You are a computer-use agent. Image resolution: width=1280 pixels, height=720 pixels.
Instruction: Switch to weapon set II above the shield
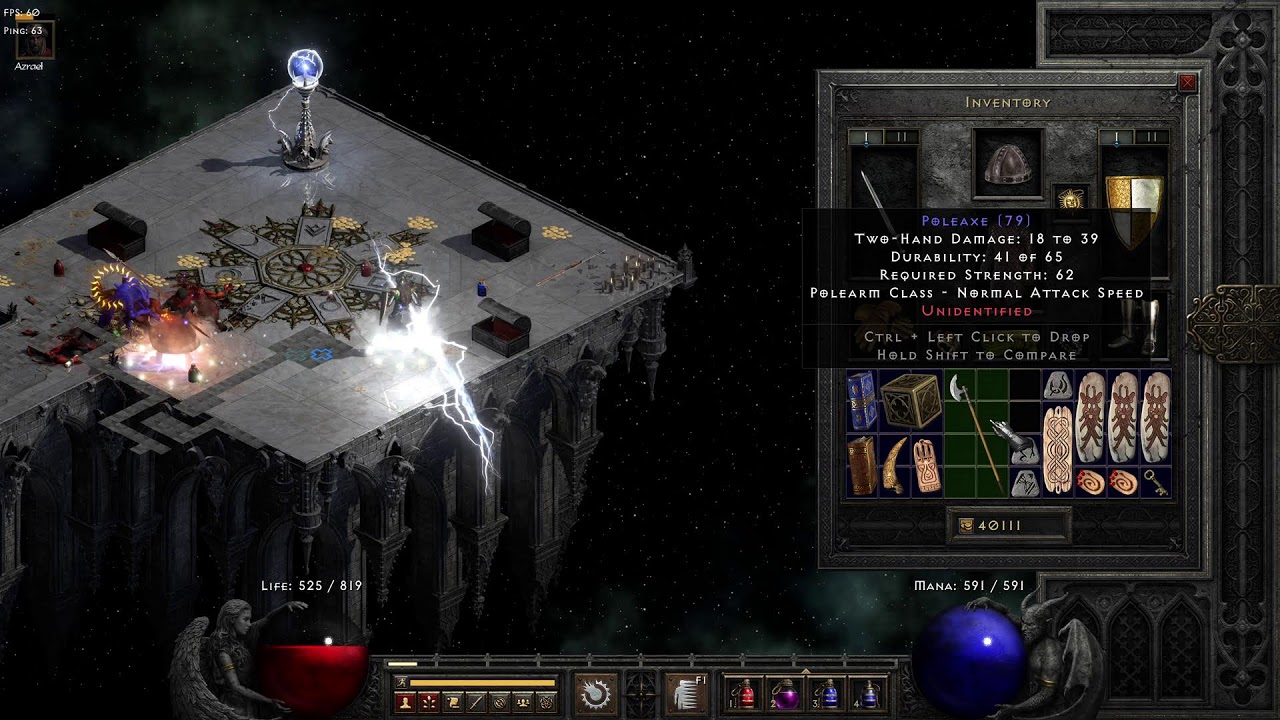click(x=1151, y=137)
